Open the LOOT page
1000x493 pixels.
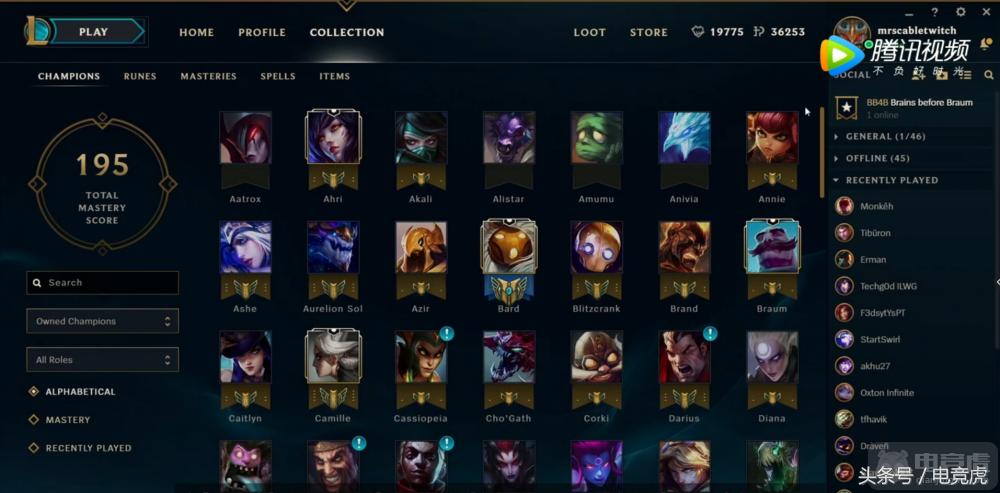(x=589, y=32)
